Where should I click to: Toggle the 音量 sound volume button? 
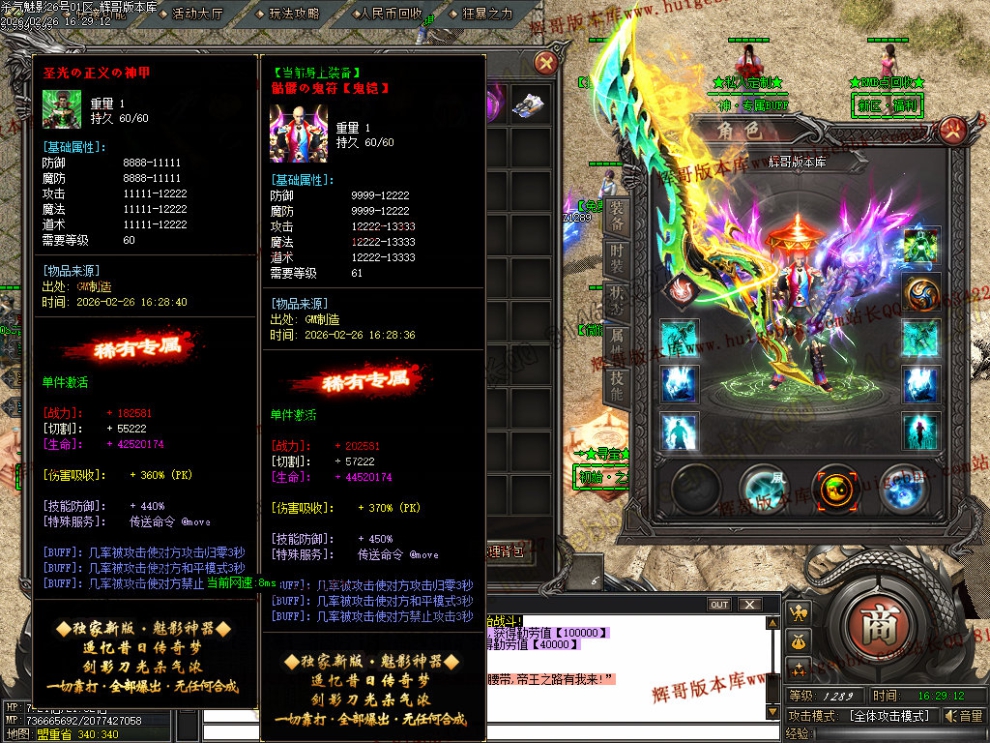click(x=965, y=716)
